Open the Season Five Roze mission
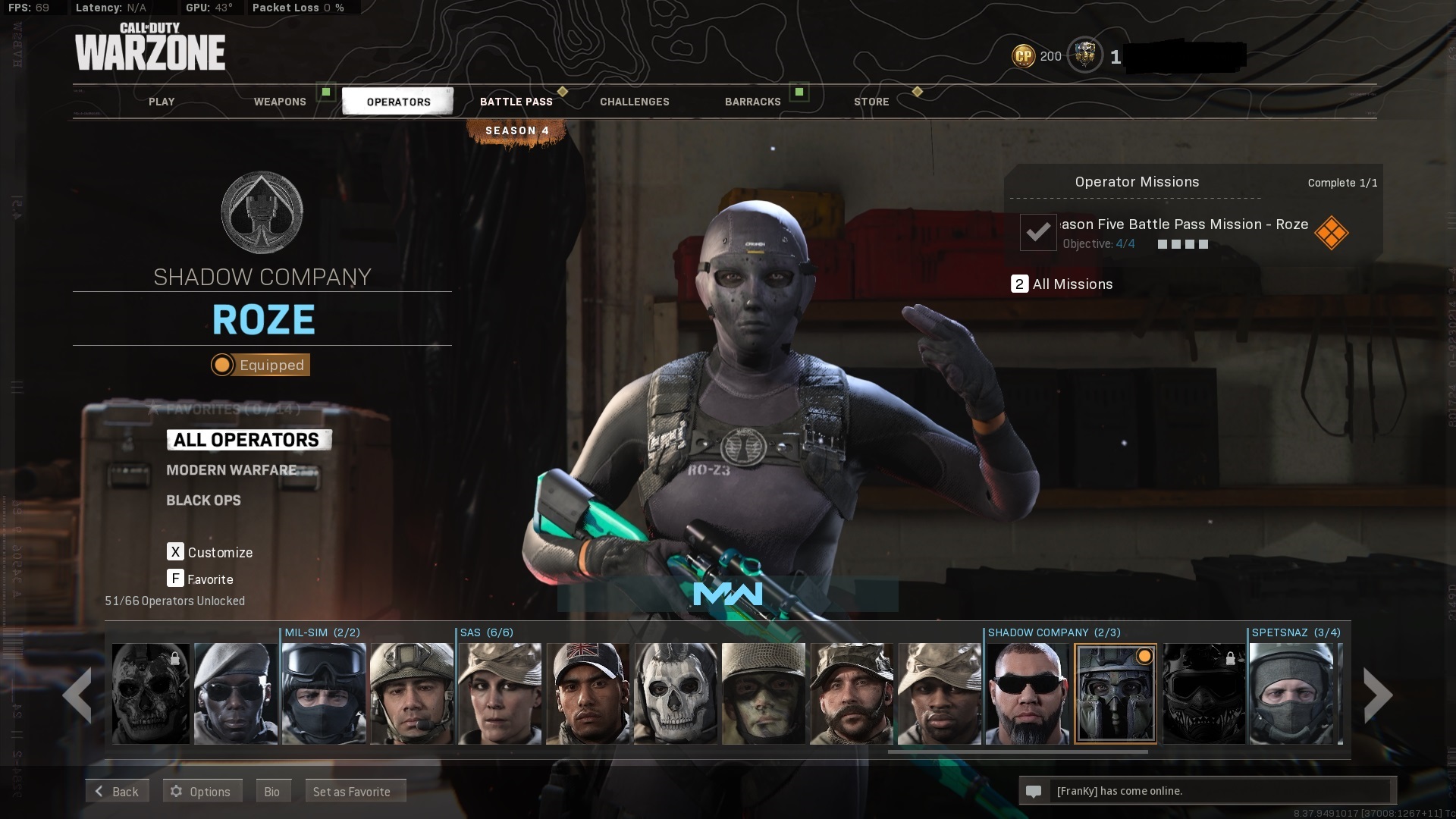The height and width of the screenshot is (819, 1456). pyautogui.click(x=1183, y=232)
